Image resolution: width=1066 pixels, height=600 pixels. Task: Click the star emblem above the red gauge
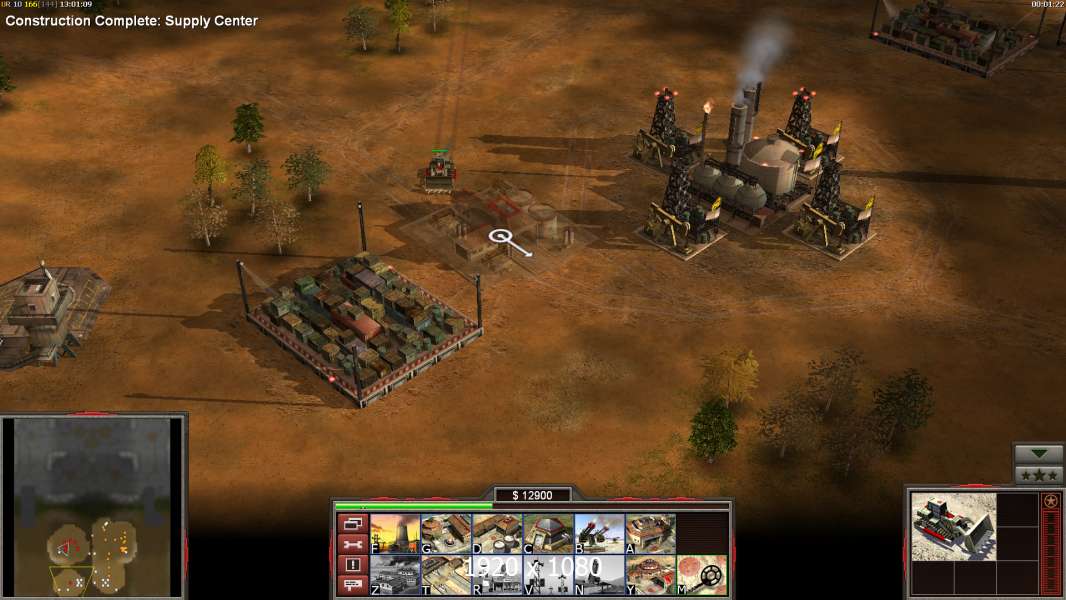[1050, 501]
